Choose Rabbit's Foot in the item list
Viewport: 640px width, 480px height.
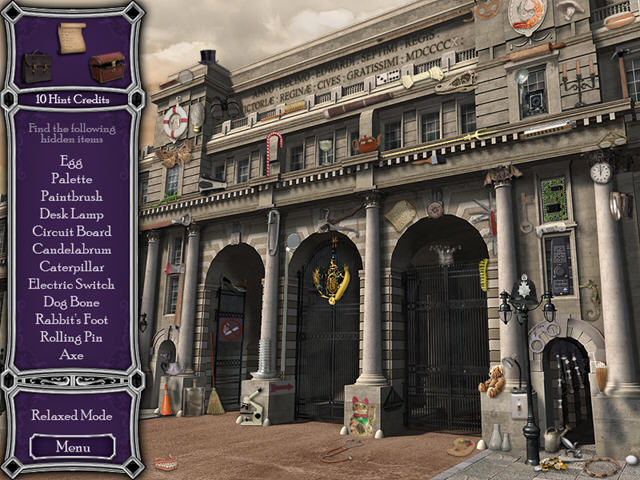[x=72, y=319]
